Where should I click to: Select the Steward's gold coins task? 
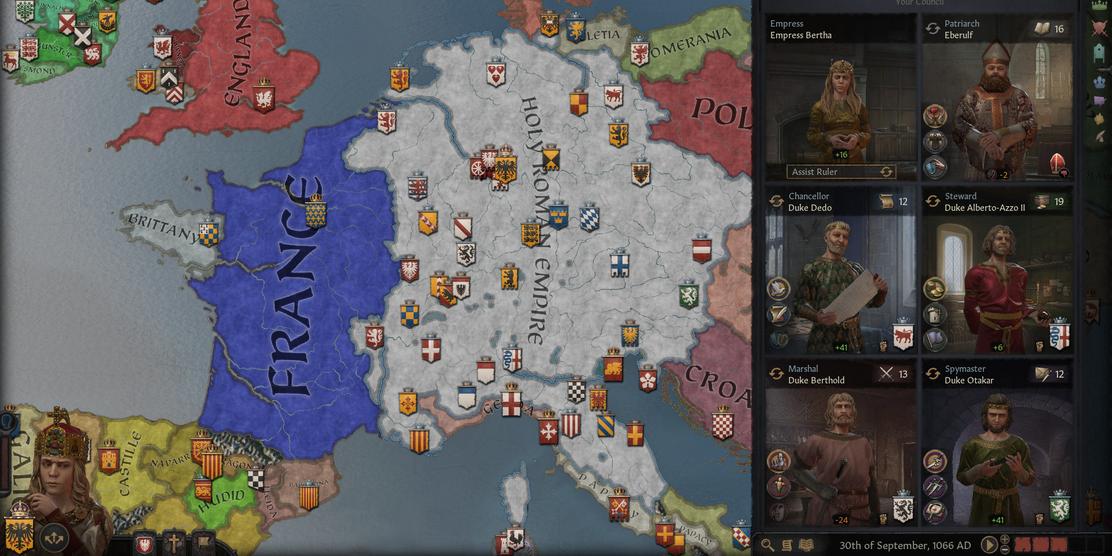(x=935, y=289)
